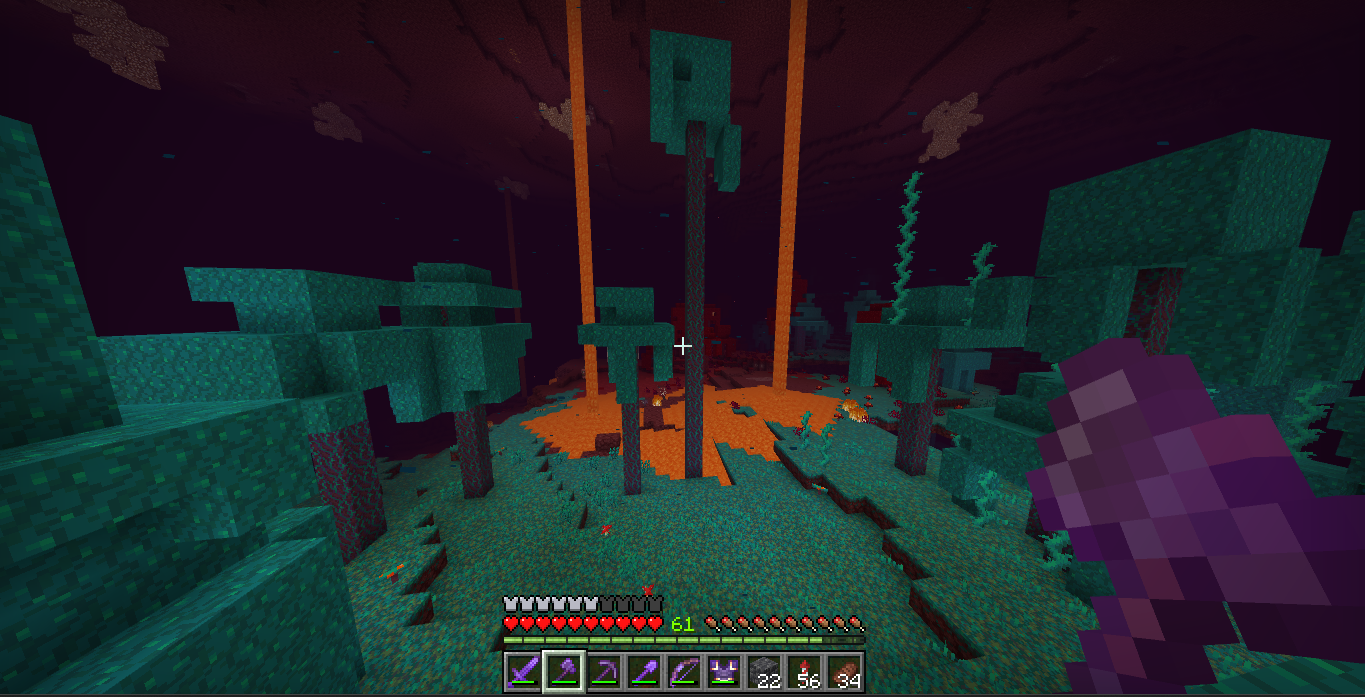Select the enchanted chestplate hotbar slot

[x=723, y=671]
